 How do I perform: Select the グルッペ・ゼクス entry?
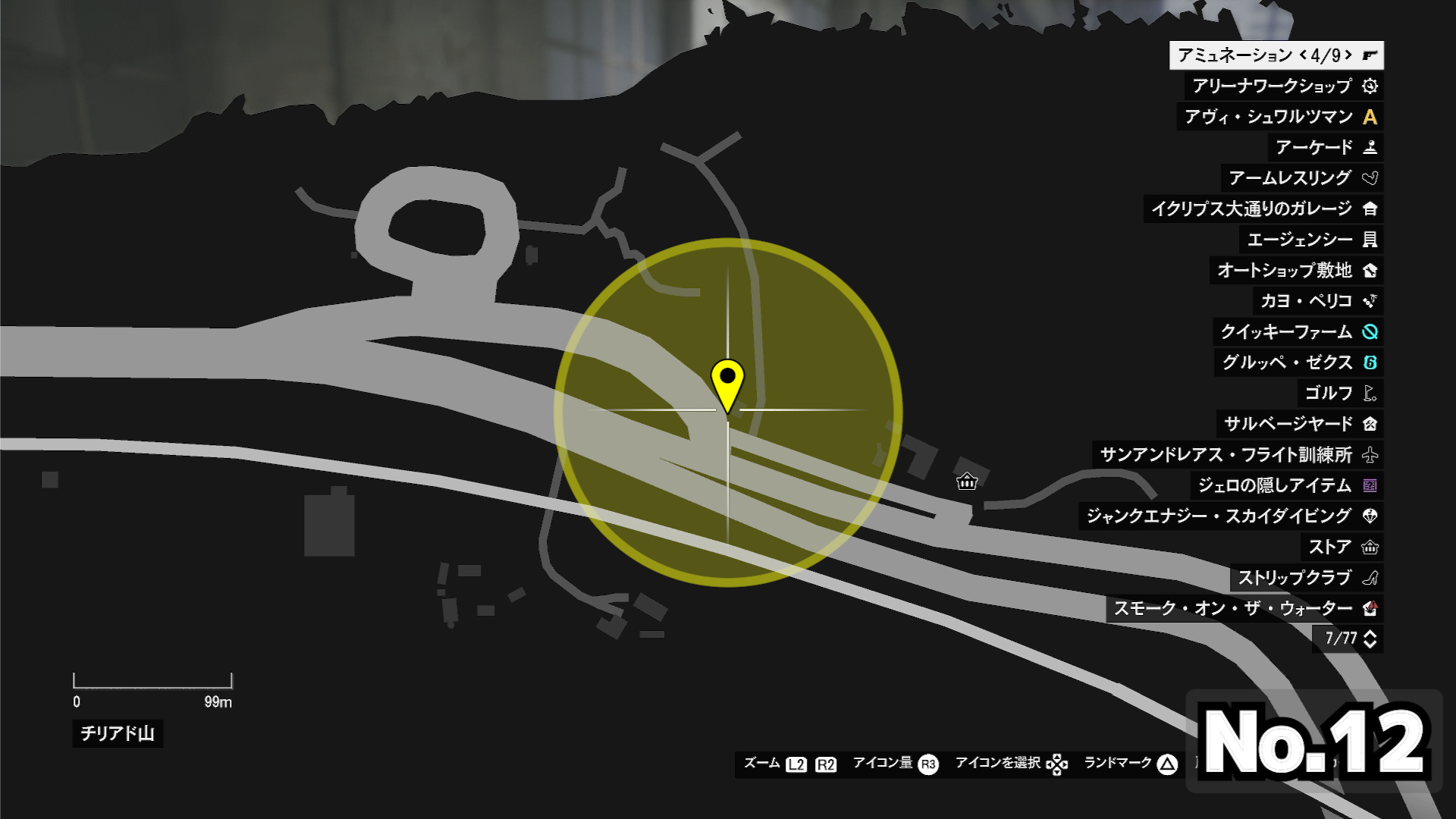pyautogui.click(x=1299, y=362)
